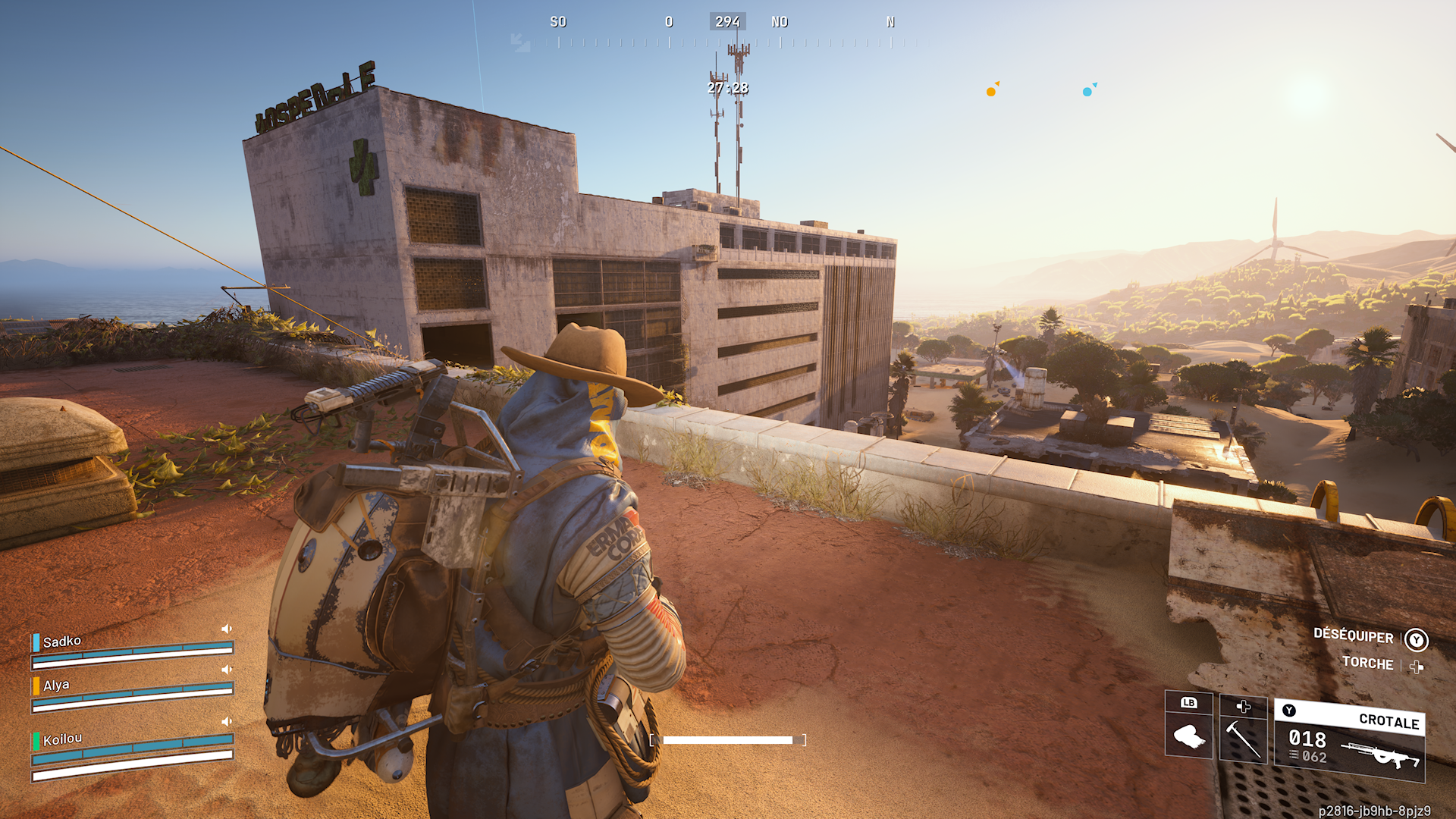Click teammate Sadko's name in squad list
The image size is (1456, 819).
tap(62, 642)
